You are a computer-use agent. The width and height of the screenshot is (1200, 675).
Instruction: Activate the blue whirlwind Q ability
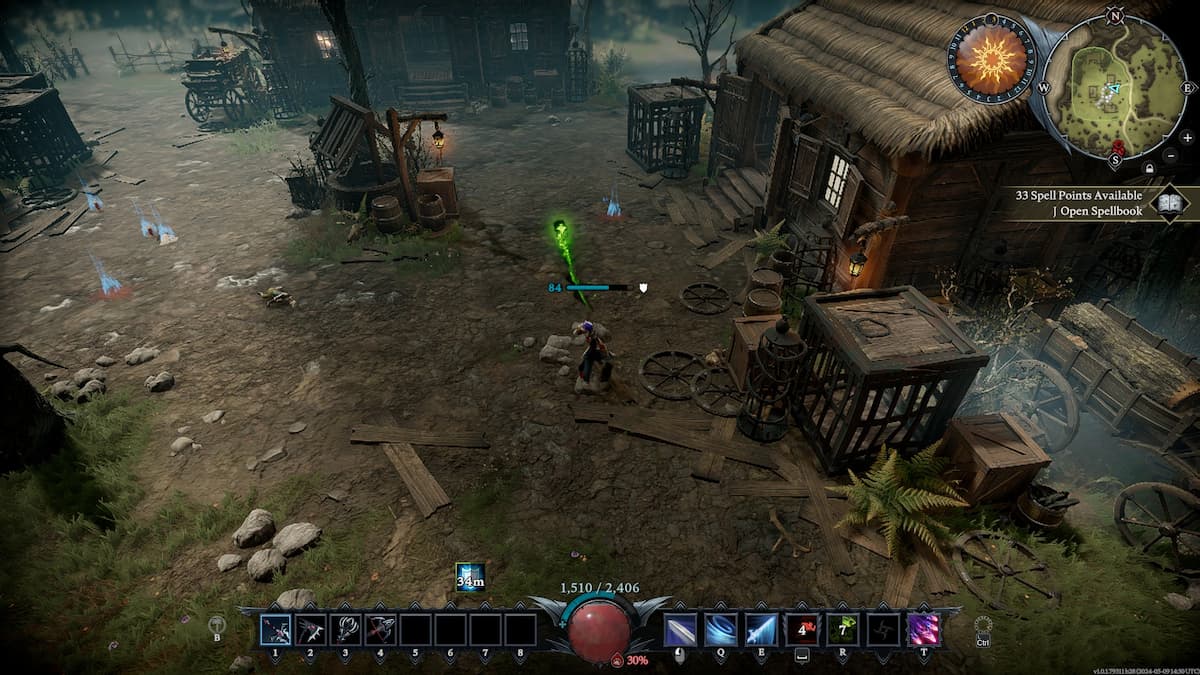(x=720, y=630)
